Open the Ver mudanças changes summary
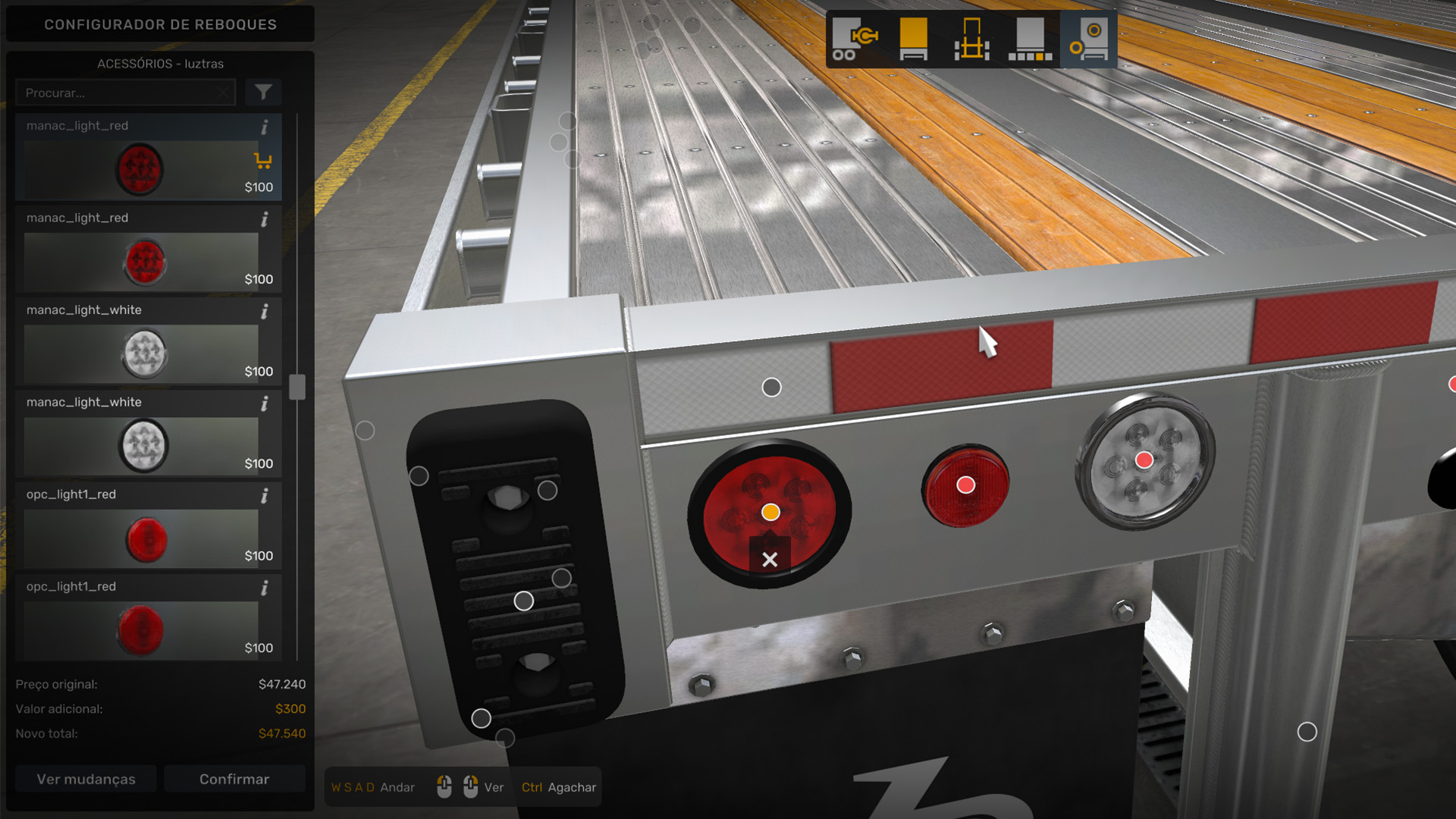1456x819 pixels. coord(86,779)
